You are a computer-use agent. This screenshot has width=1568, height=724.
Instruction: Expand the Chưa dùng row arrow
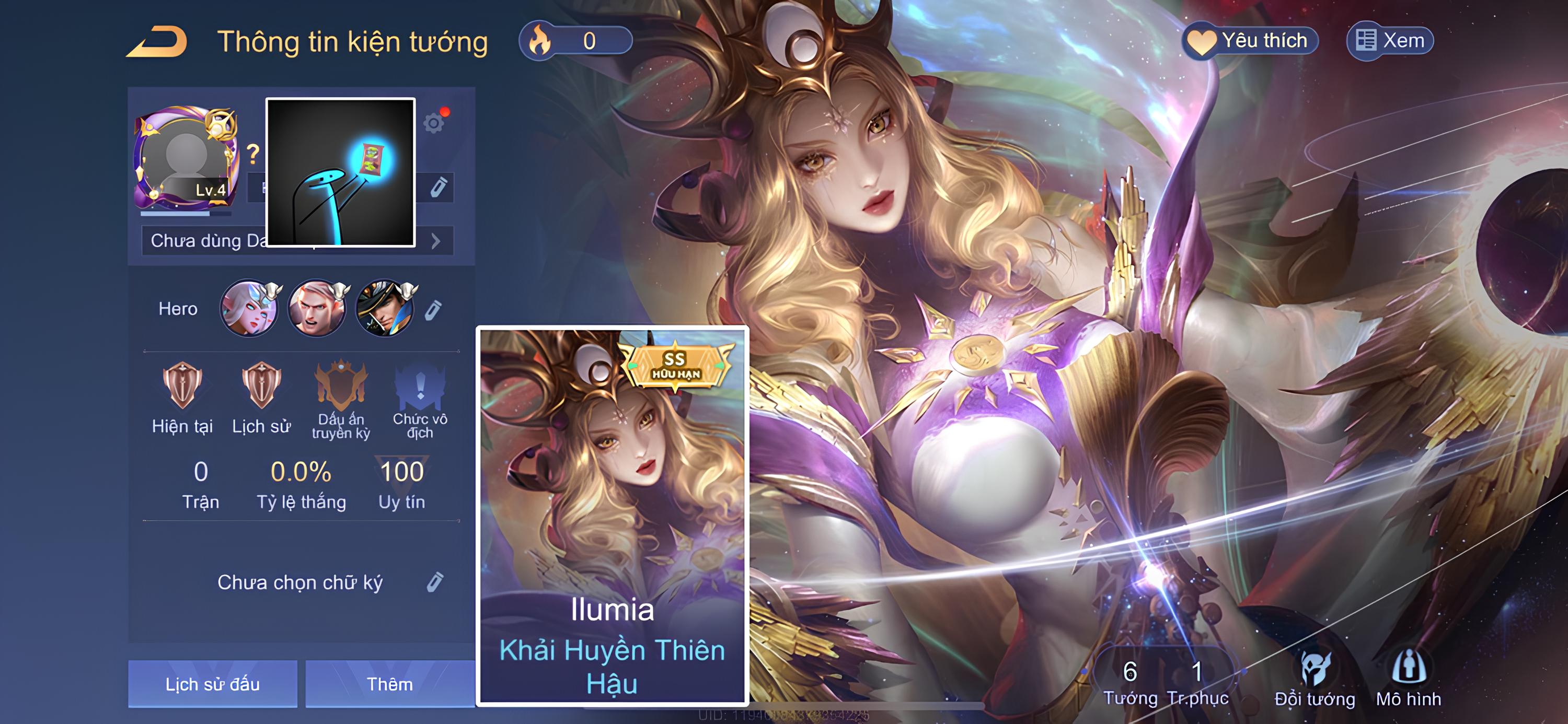click(436, 241)
